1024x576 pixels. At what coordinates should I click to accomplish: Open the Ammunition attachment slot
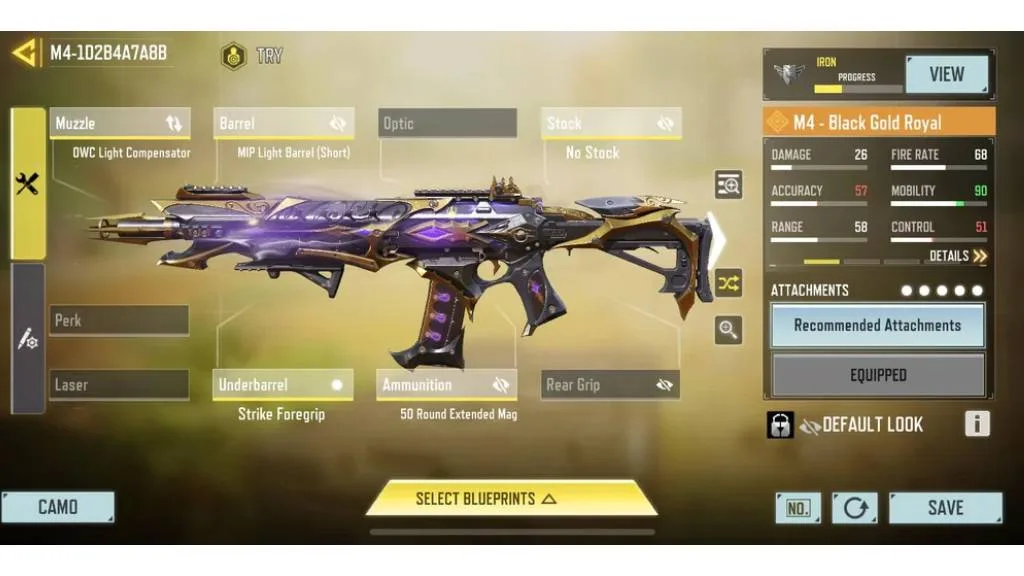coord(447,385)
